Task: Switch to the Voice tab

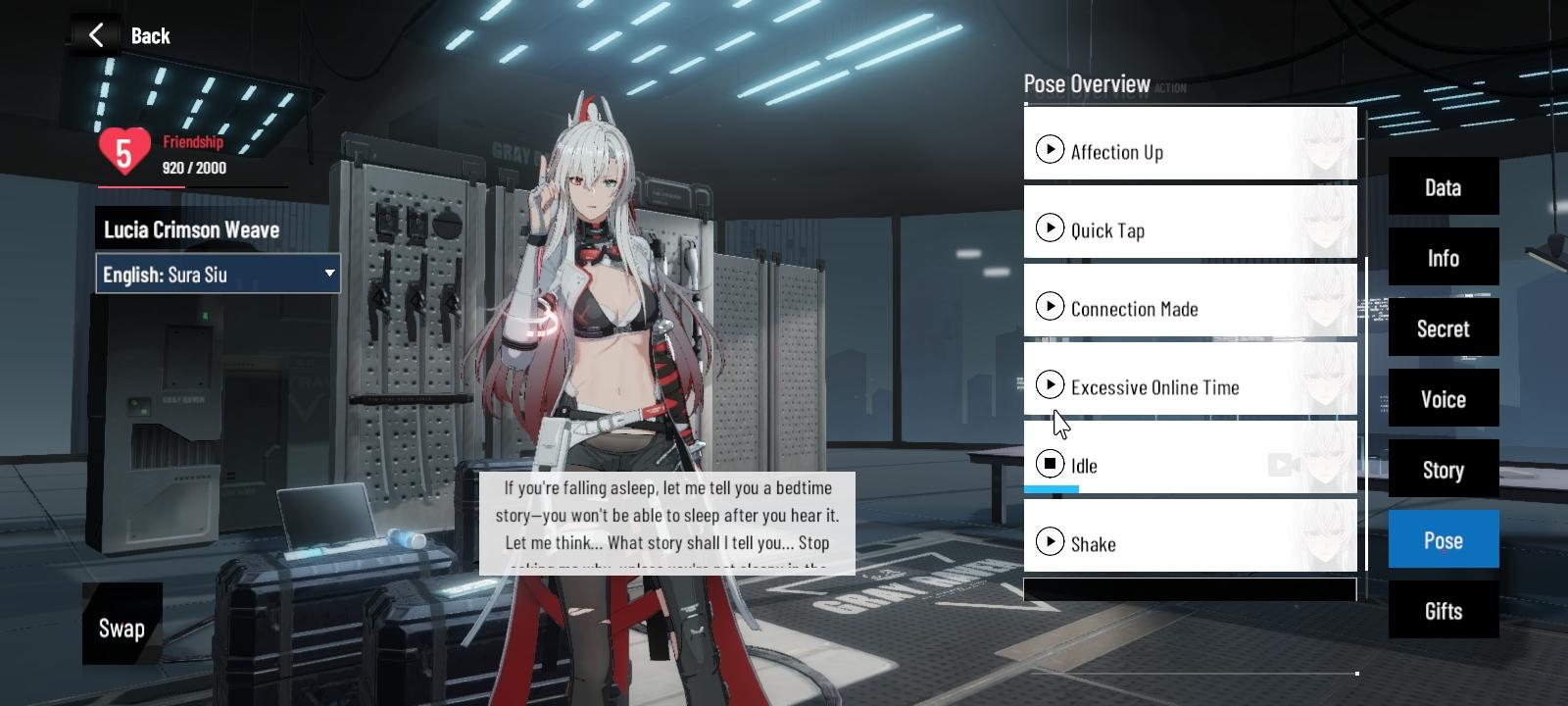Action: click(1443, 398)
